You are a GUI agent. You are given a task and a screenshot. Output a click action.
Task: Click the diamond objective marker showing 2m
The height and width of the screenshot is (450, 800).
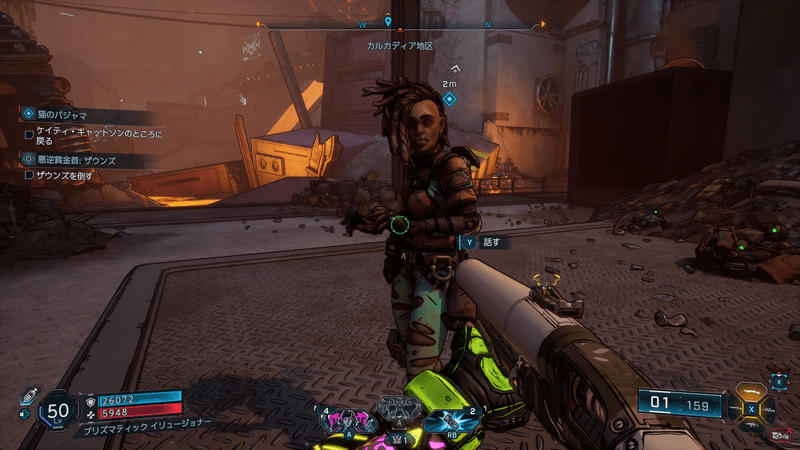coord(449,99)
